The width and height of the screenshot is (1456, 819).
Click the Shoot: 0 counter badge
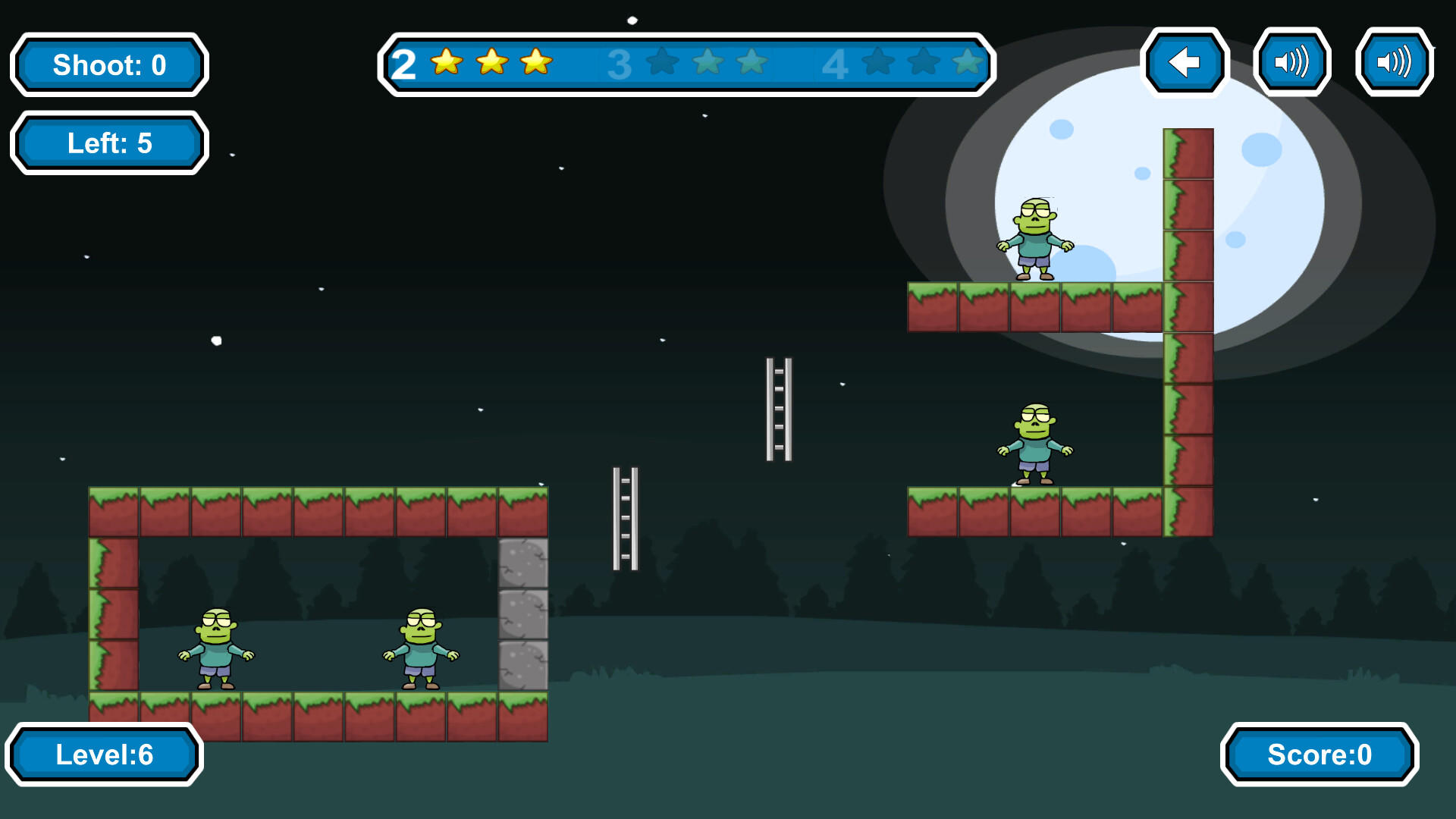tap(108, 65)
